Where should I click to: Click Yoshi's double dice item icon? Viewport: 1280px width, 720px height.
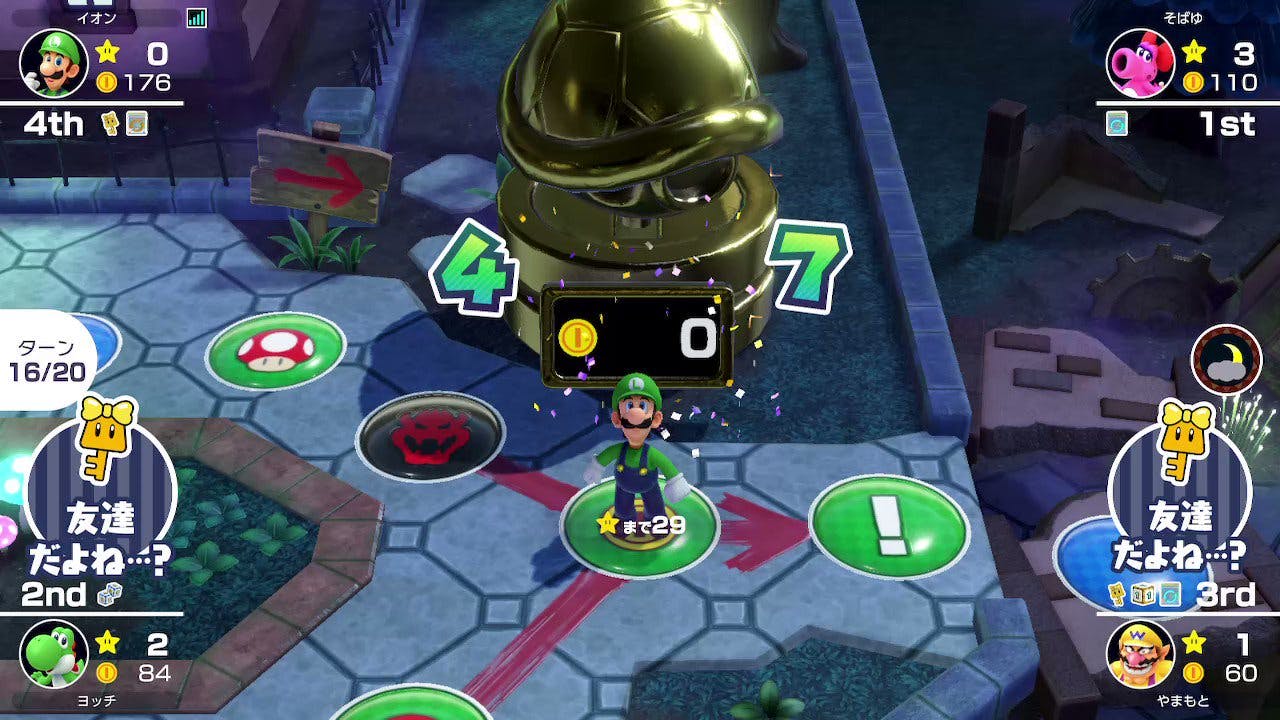pyautogui.click(x=110, y=594)
